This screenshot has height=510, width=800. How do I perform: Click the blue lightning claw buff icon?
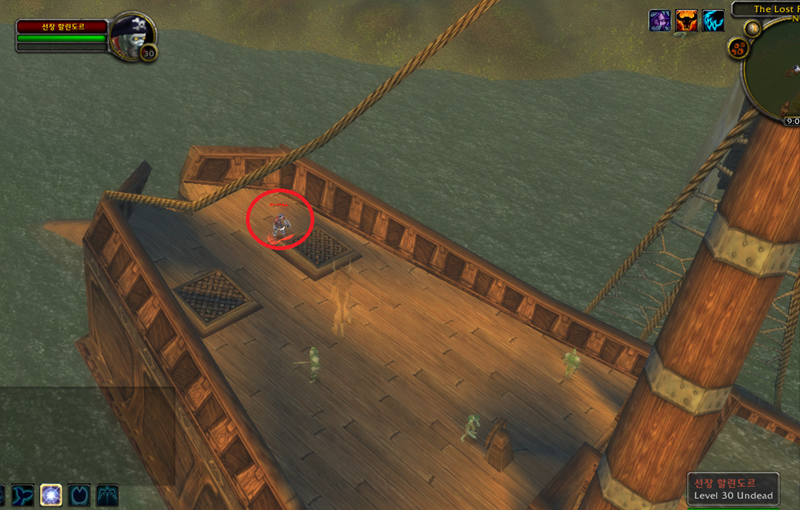712,21
